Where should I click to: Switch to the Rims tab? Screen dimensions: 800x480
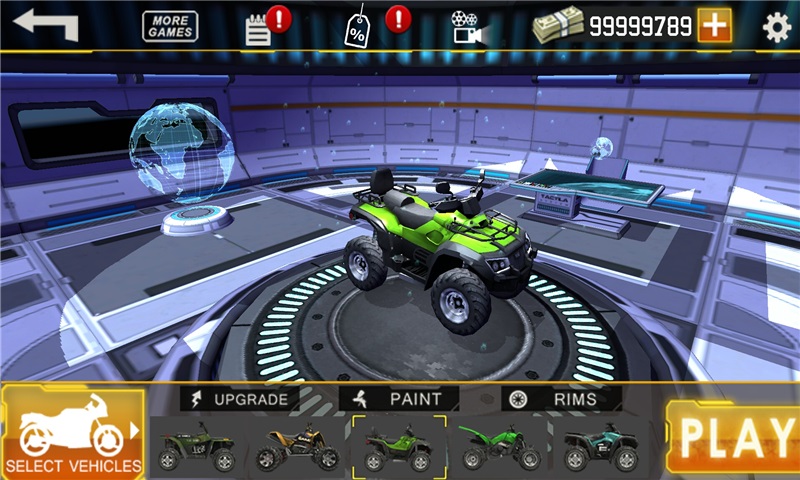562,399
